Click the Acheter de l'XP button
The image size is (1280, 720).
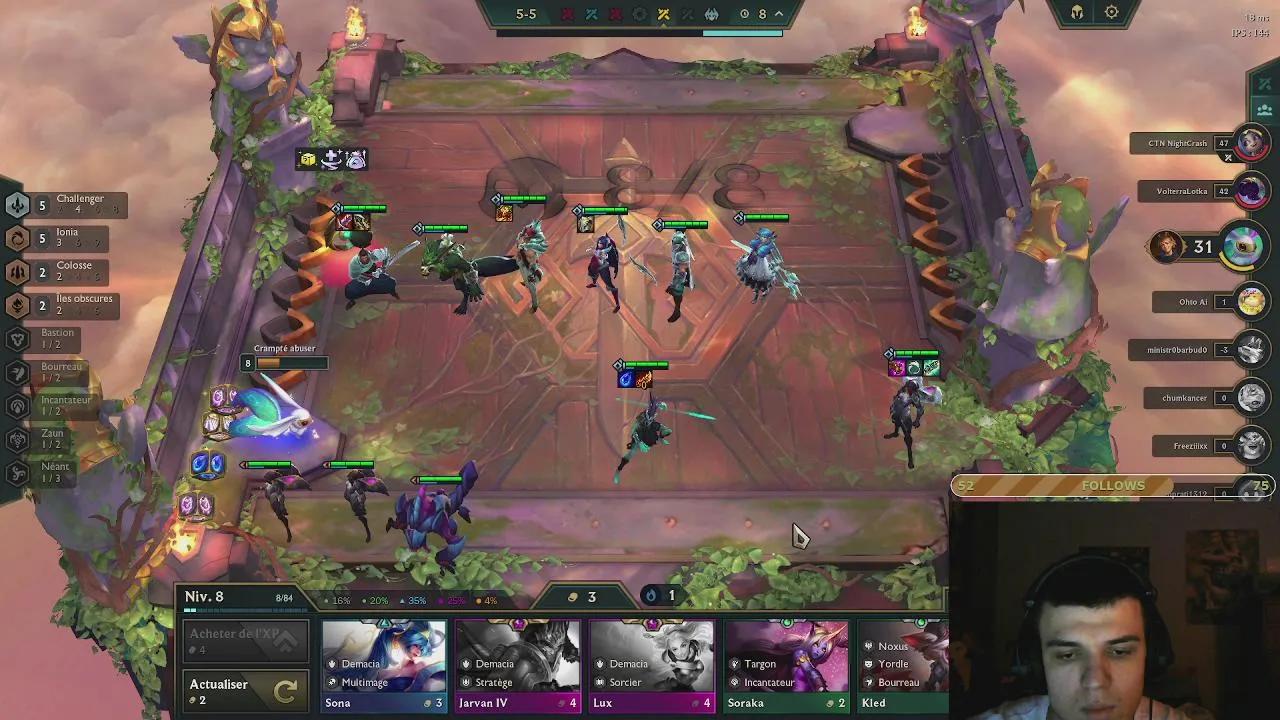tap(244, 641)
